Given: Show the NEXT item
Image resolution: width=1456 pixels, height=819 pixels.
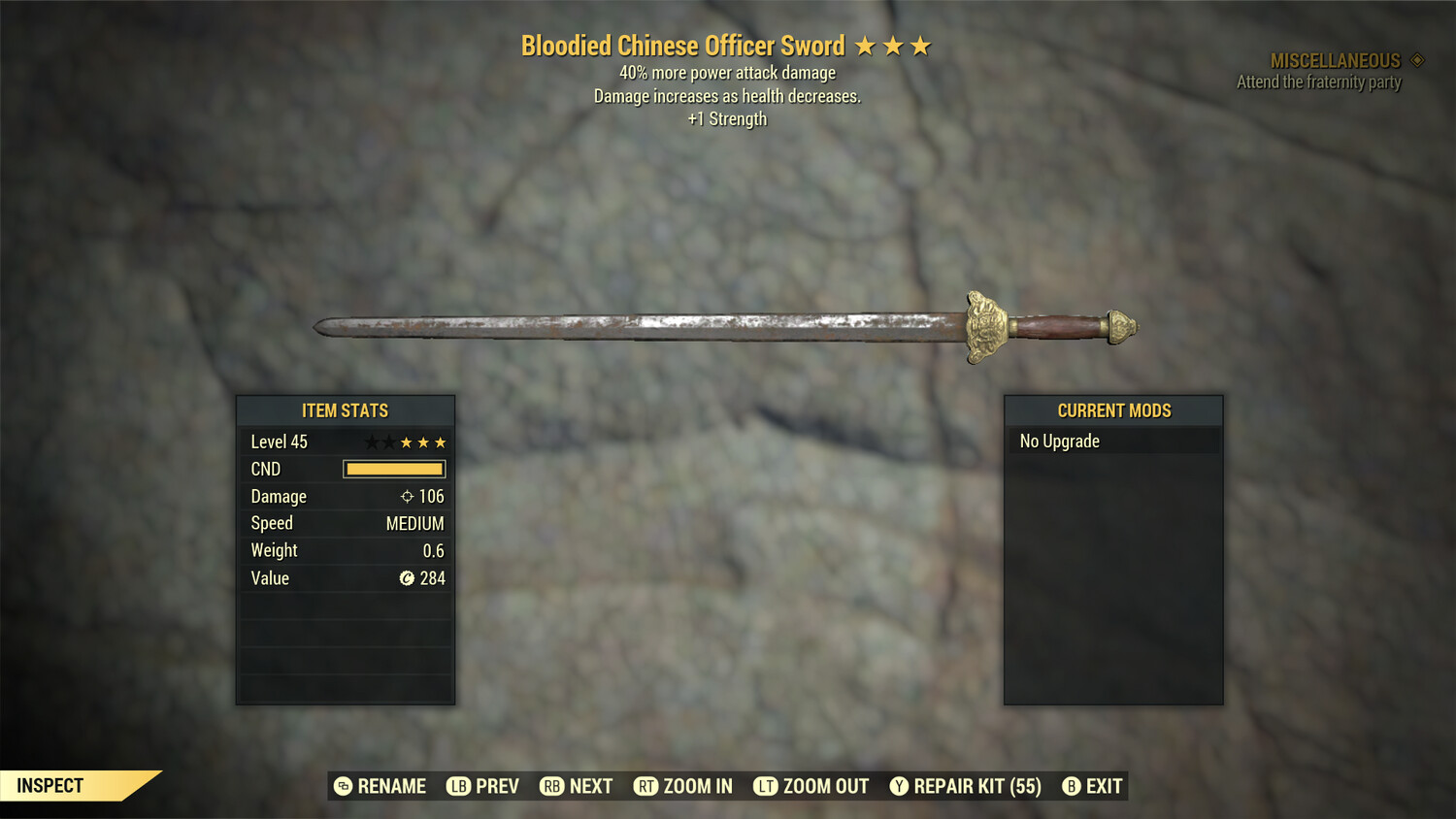Looking at the screenshot, I should tap(577, 786).
